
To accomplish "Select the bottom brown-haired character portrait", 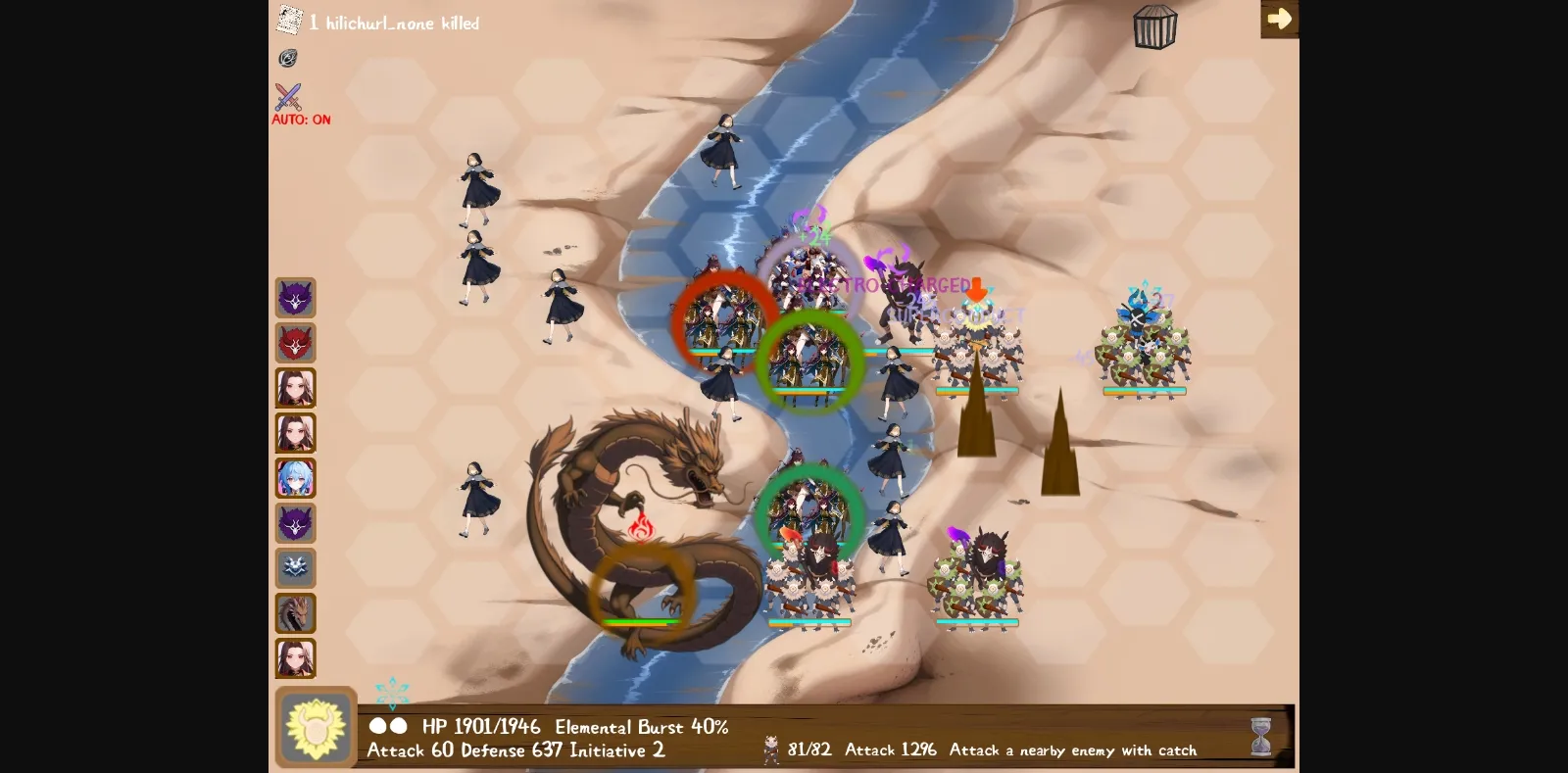I will click(x=296, y=658).
